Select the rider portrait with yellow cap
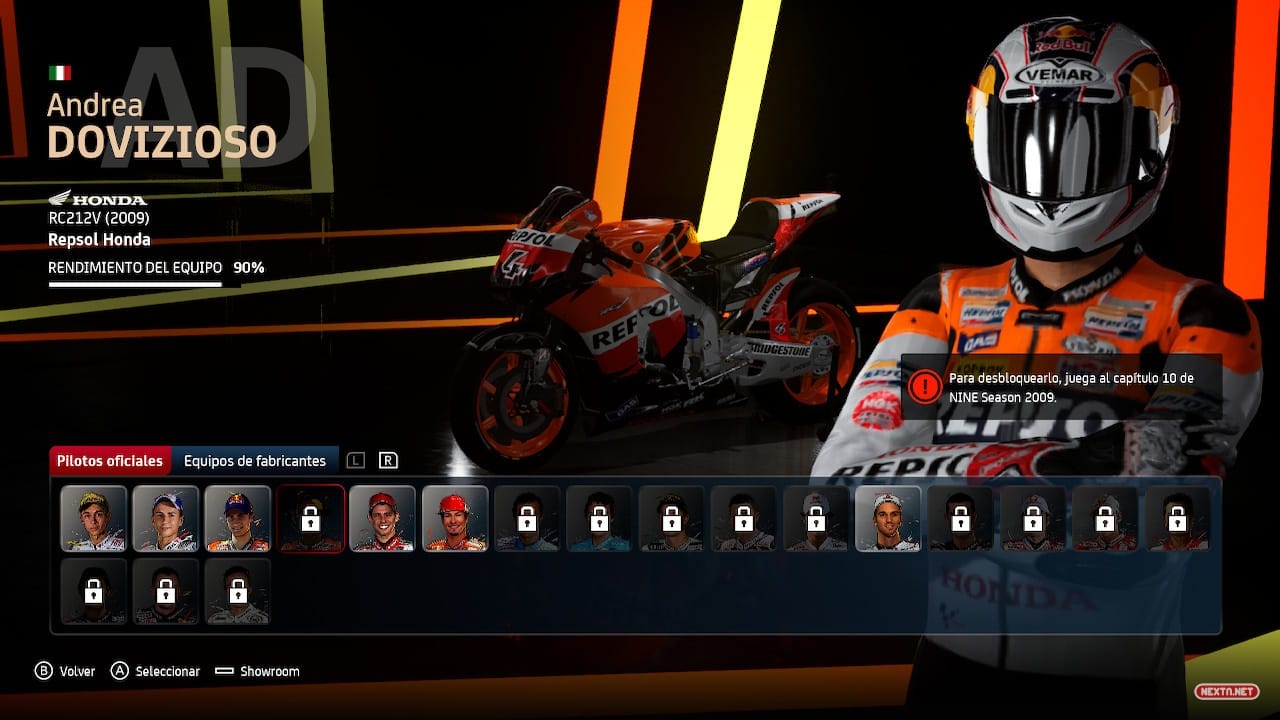Viewport: 1280px width, 720px height. 94,518
